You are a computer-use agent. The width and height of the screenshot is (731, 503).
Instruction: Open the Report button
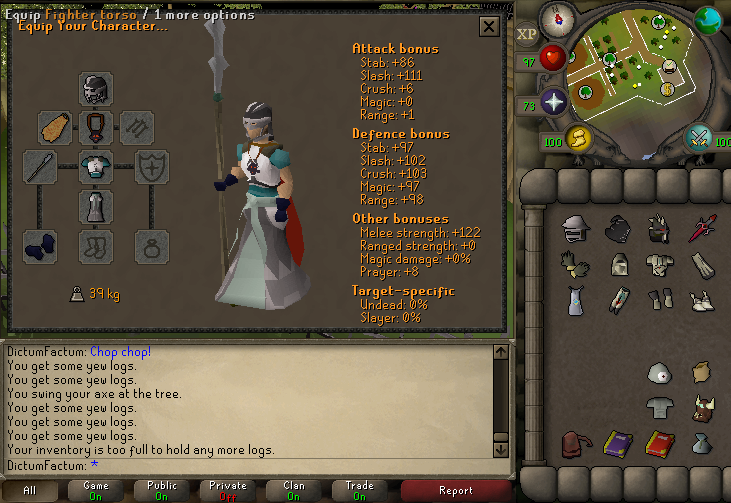click(455, 491)
